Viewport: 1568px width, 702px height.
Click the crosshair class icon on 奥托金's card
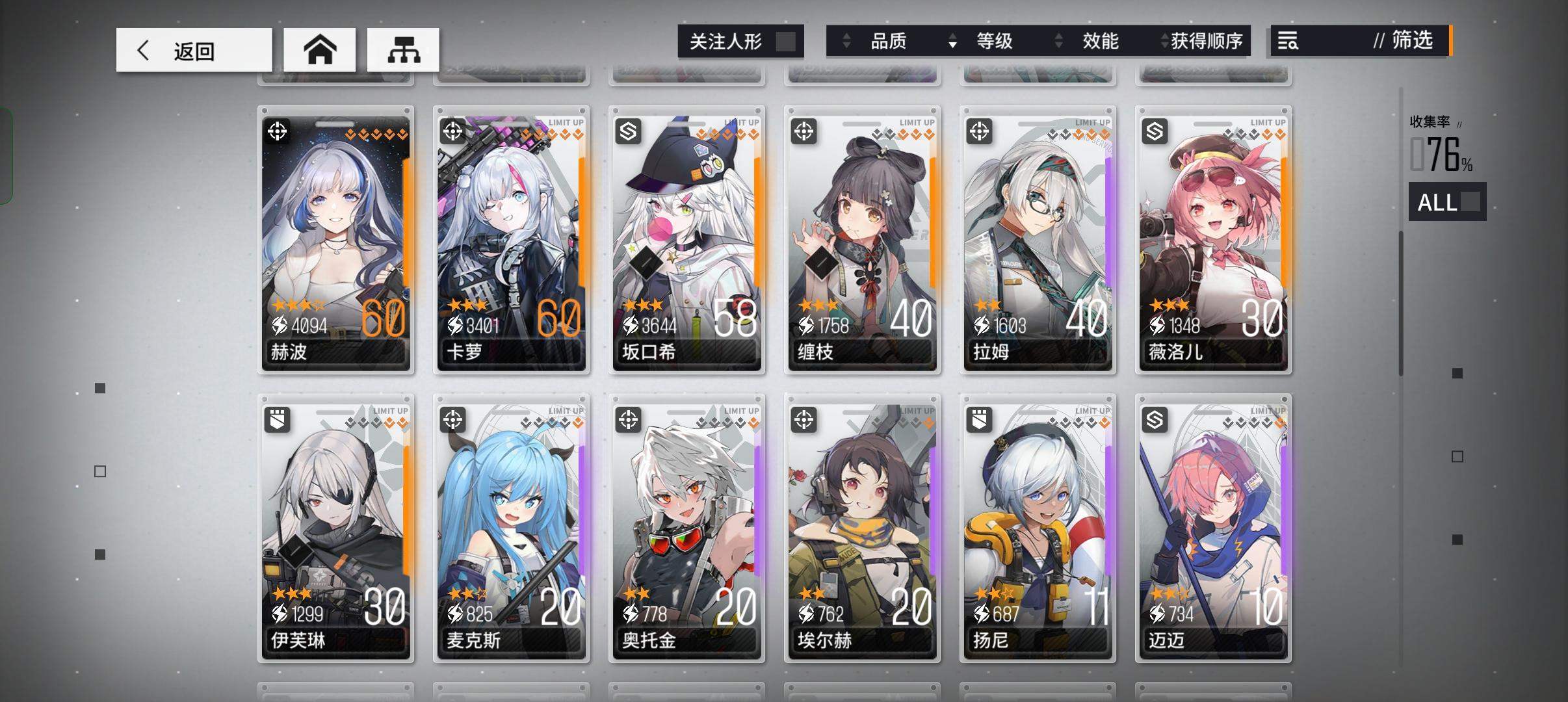629,421
